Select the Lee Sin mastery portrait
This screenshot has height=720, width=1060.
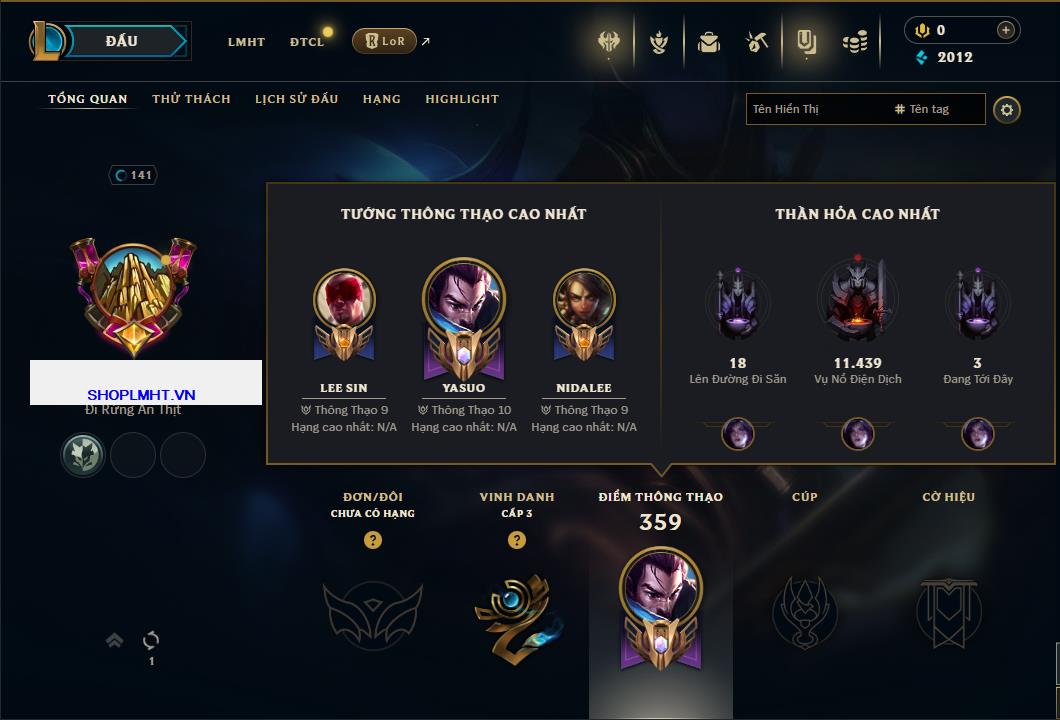[x=344, y=302]
